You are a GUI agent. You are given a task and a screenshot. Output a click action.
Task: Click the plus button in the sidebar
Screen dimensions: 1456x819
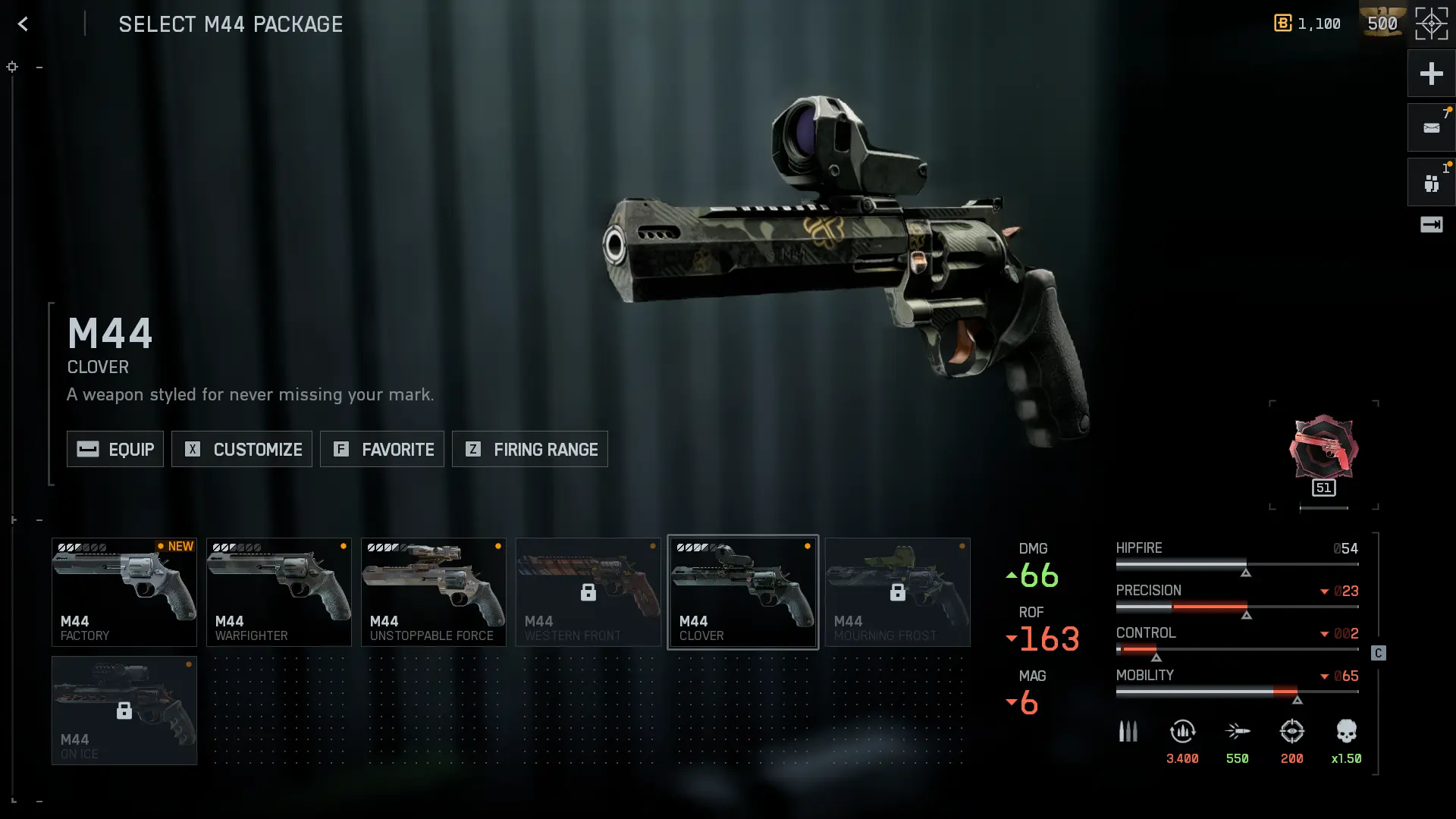[1431, 74]
